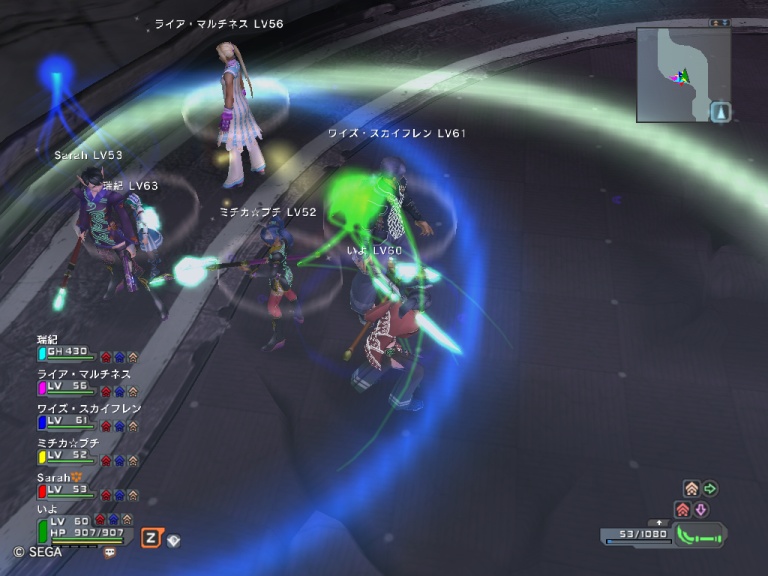The image size is (768, 576).
Task: Click the green right-arrow palette icon
Action: (x=710, y=489)
